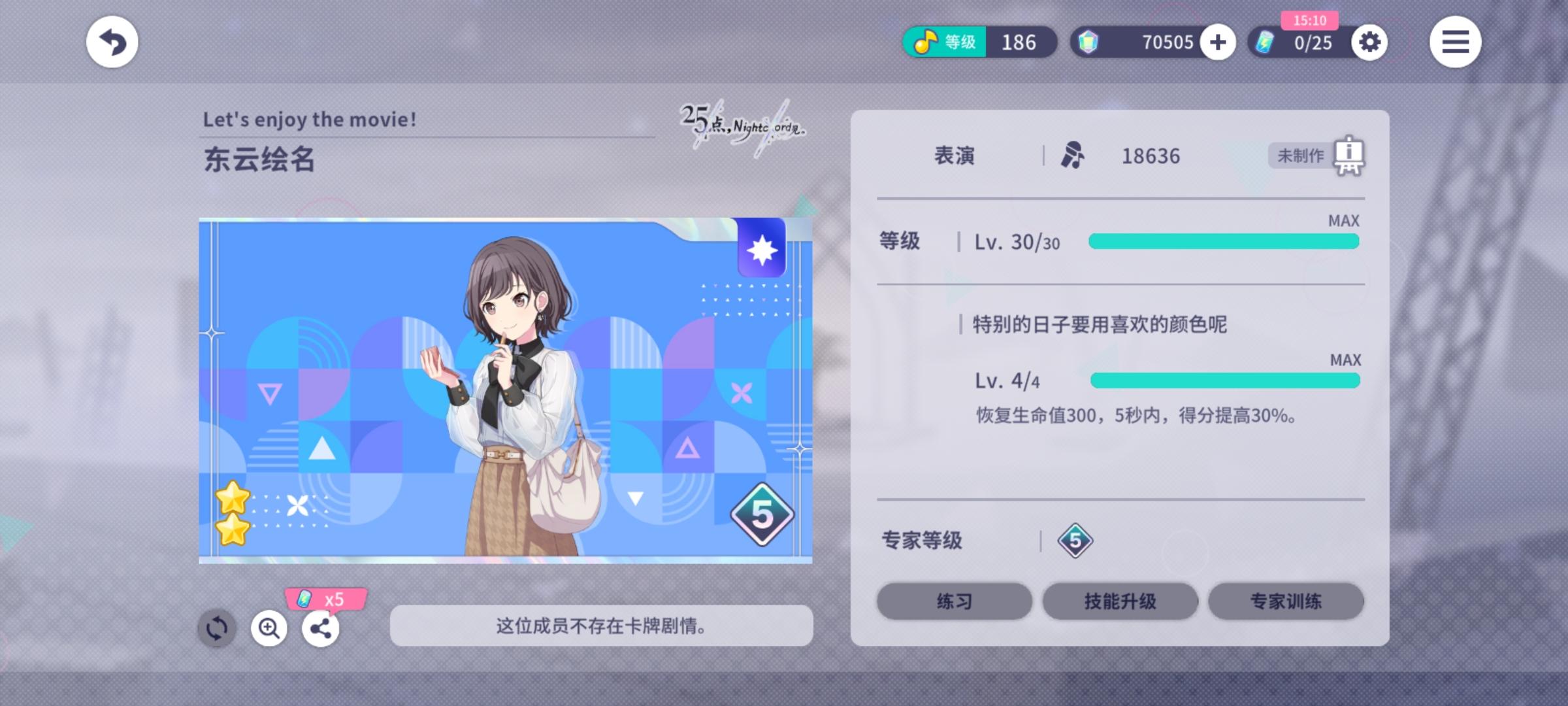Open the settings gear
Screen dimensions: 1568x706
[1370, 42]
